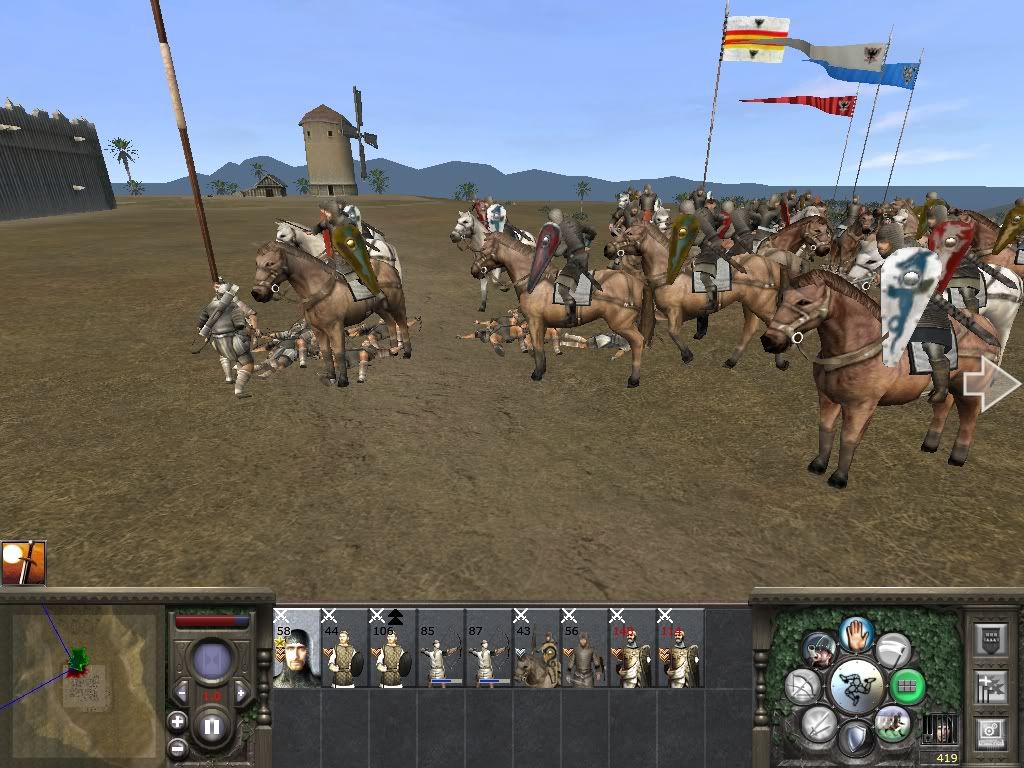The height and width of the screenshot is (768, 1024).
Task: Select the general's unit card with 58 men
Action: coord(297,648)
